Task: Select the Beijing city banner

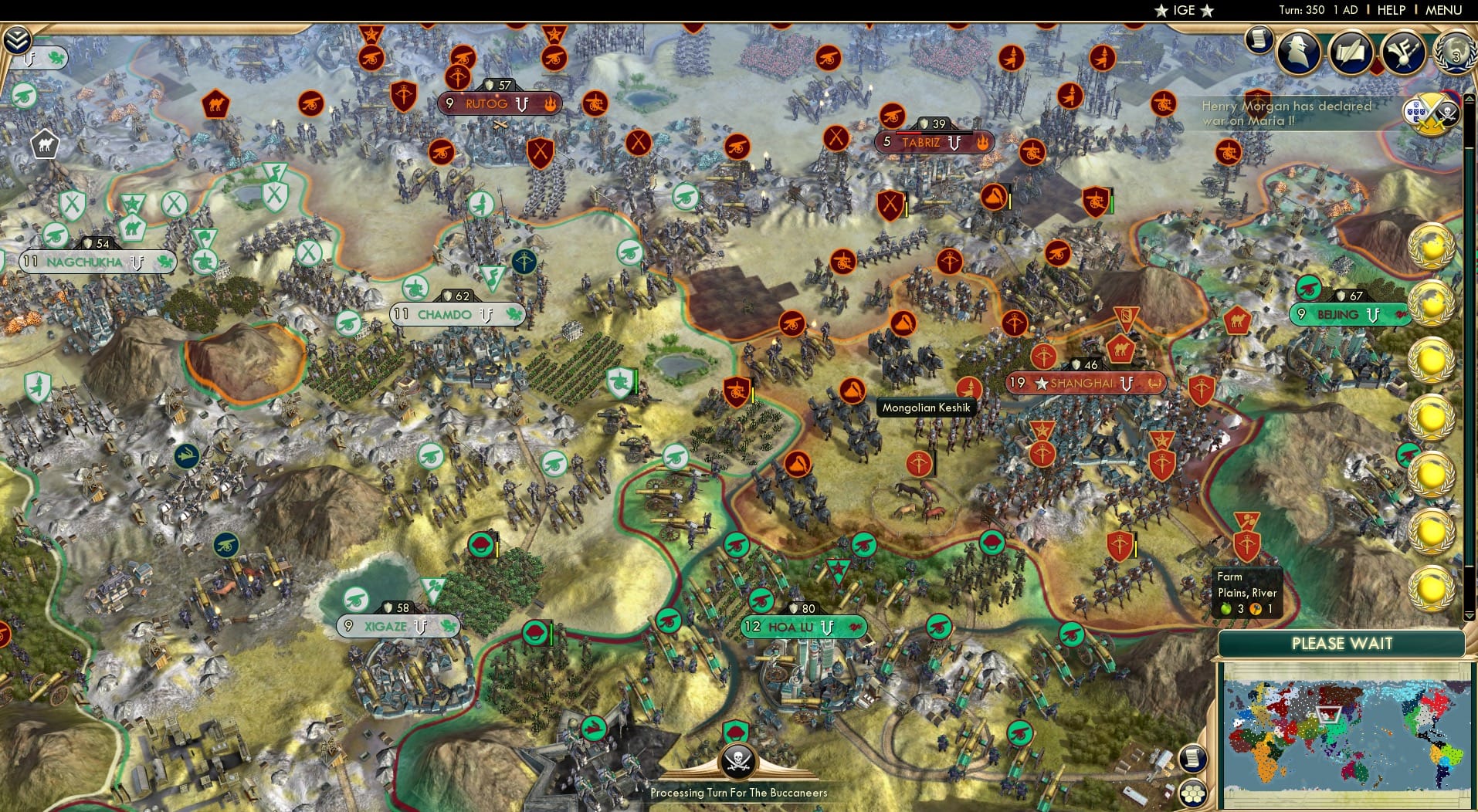Action: 1349,314
